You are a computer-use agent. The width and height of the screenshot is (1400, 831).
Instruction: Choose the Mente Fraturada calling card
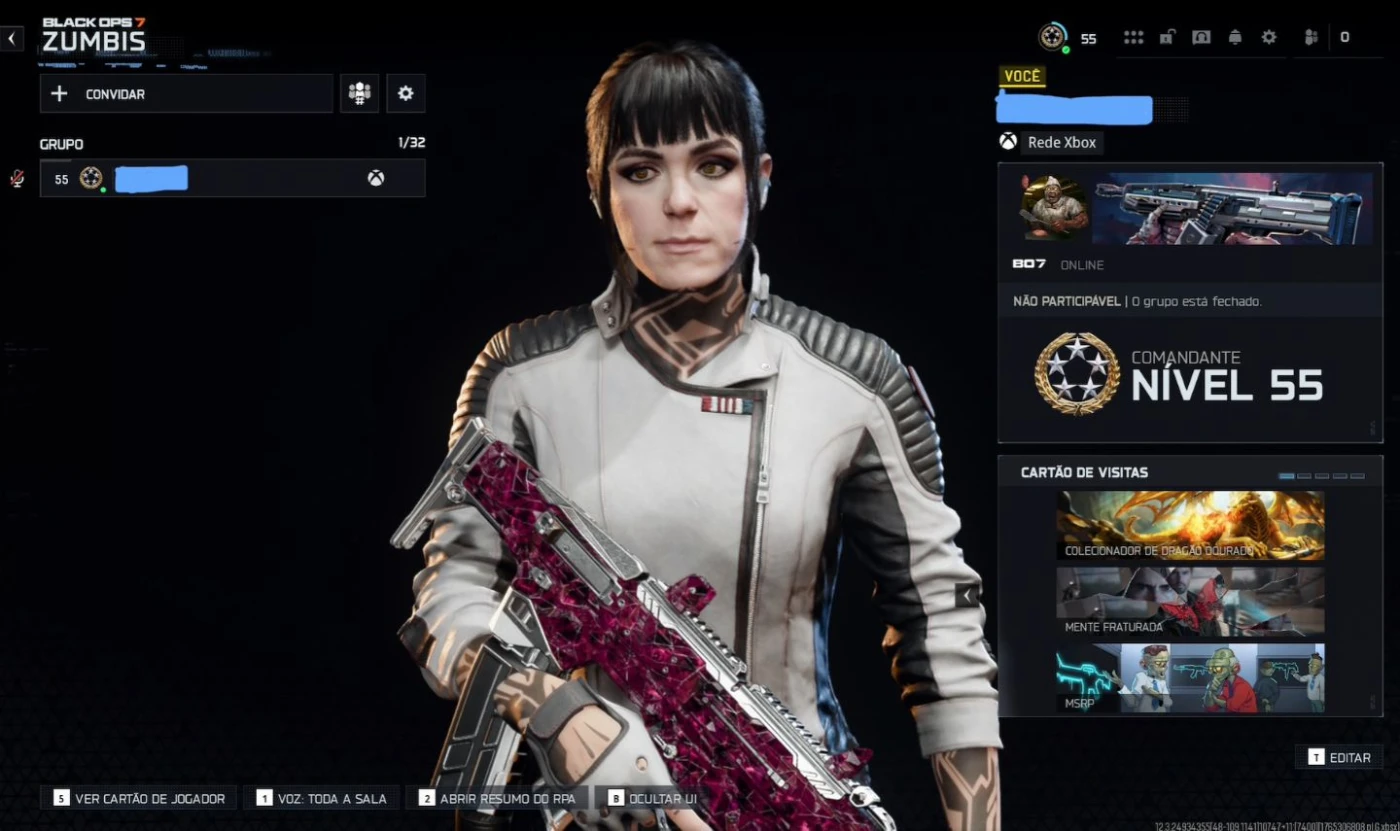[1190, 602]
